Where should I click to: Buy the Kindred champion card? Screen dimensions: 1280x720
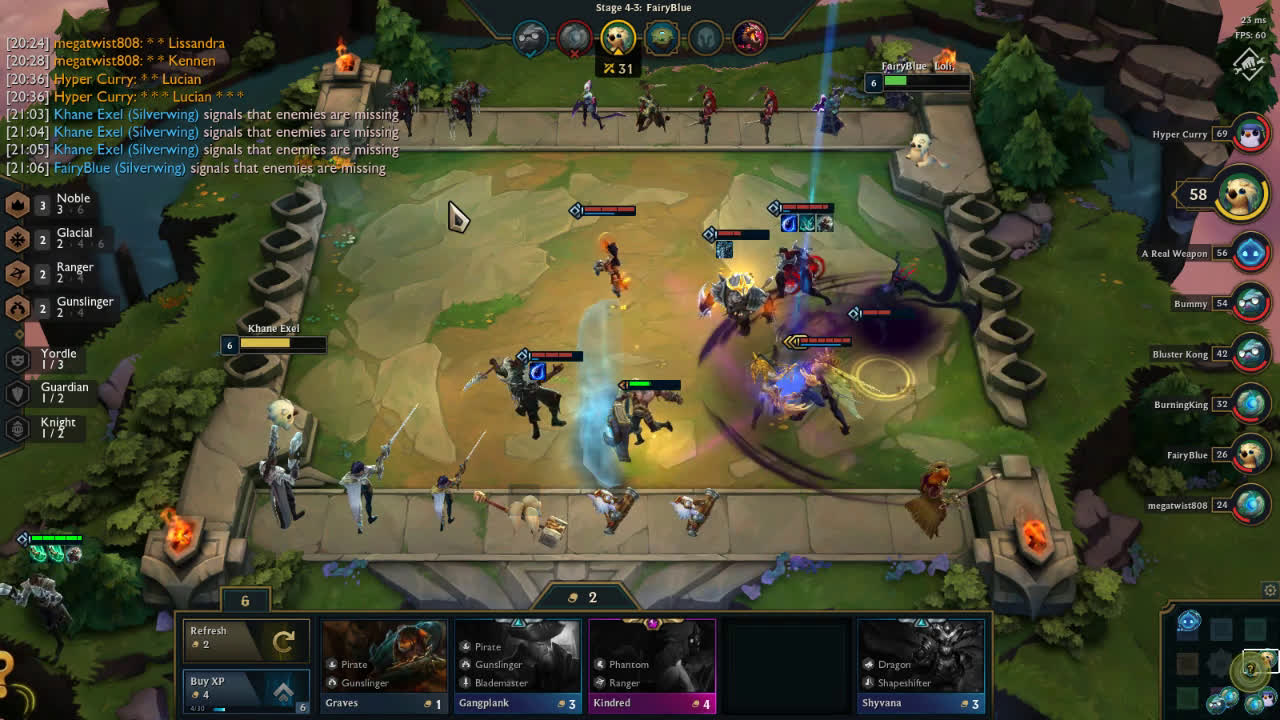652,665
